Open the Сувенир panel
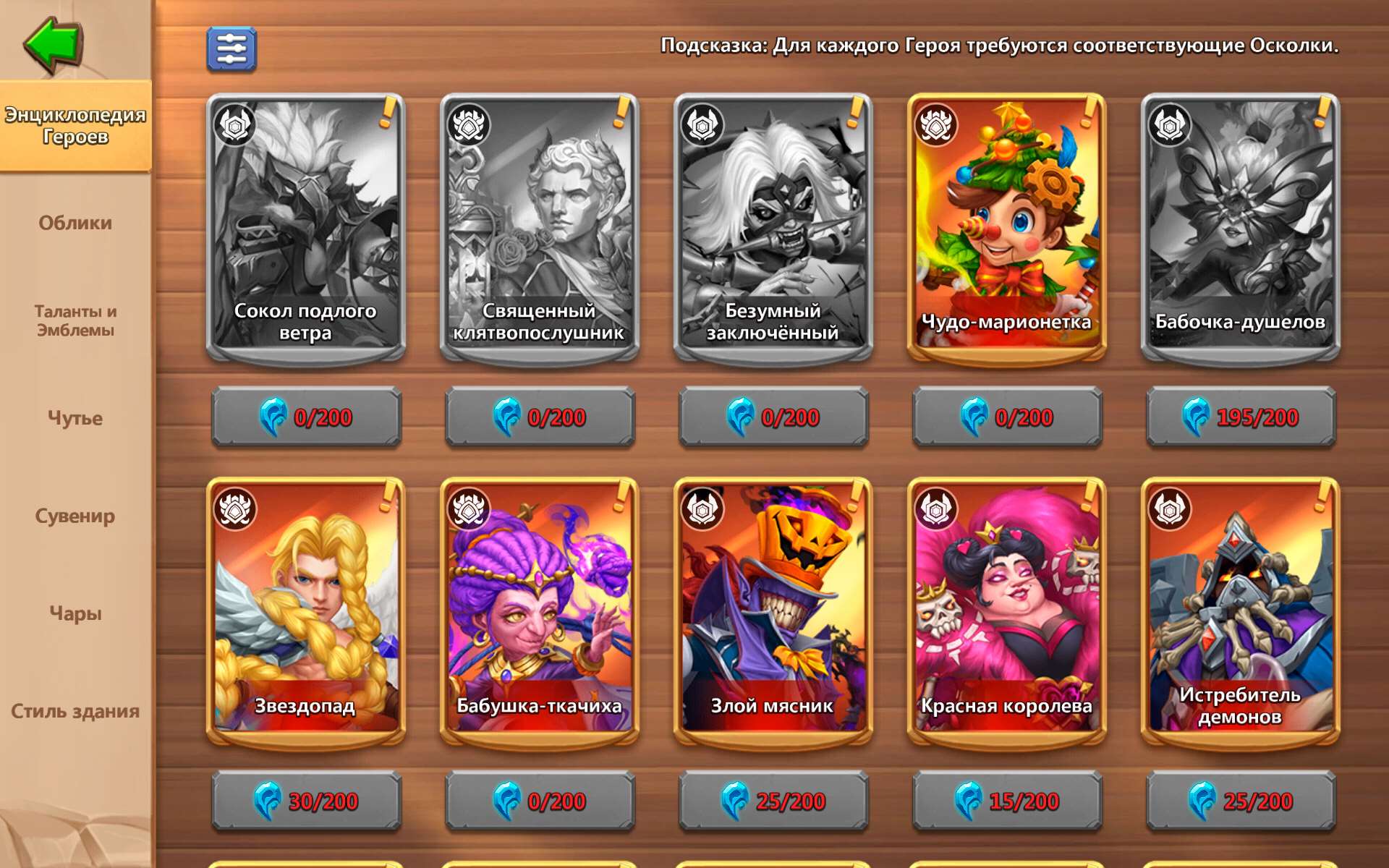Viewport: 1389px width, 868px height. (x=74, y=515)
